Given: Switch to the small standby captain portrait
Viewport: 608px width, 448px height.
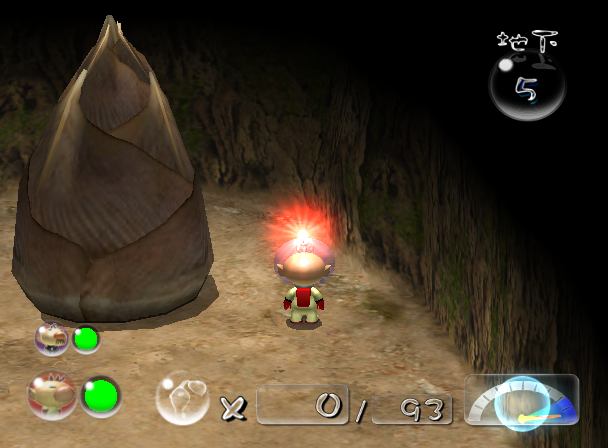Looking at the screenshot, I should 52,339.
